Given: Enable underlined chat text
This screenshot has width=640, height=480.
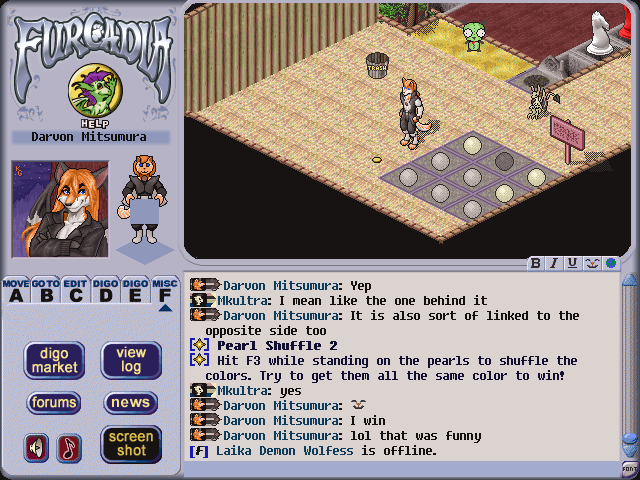Looking at the screenshot, I should [573, 264].
